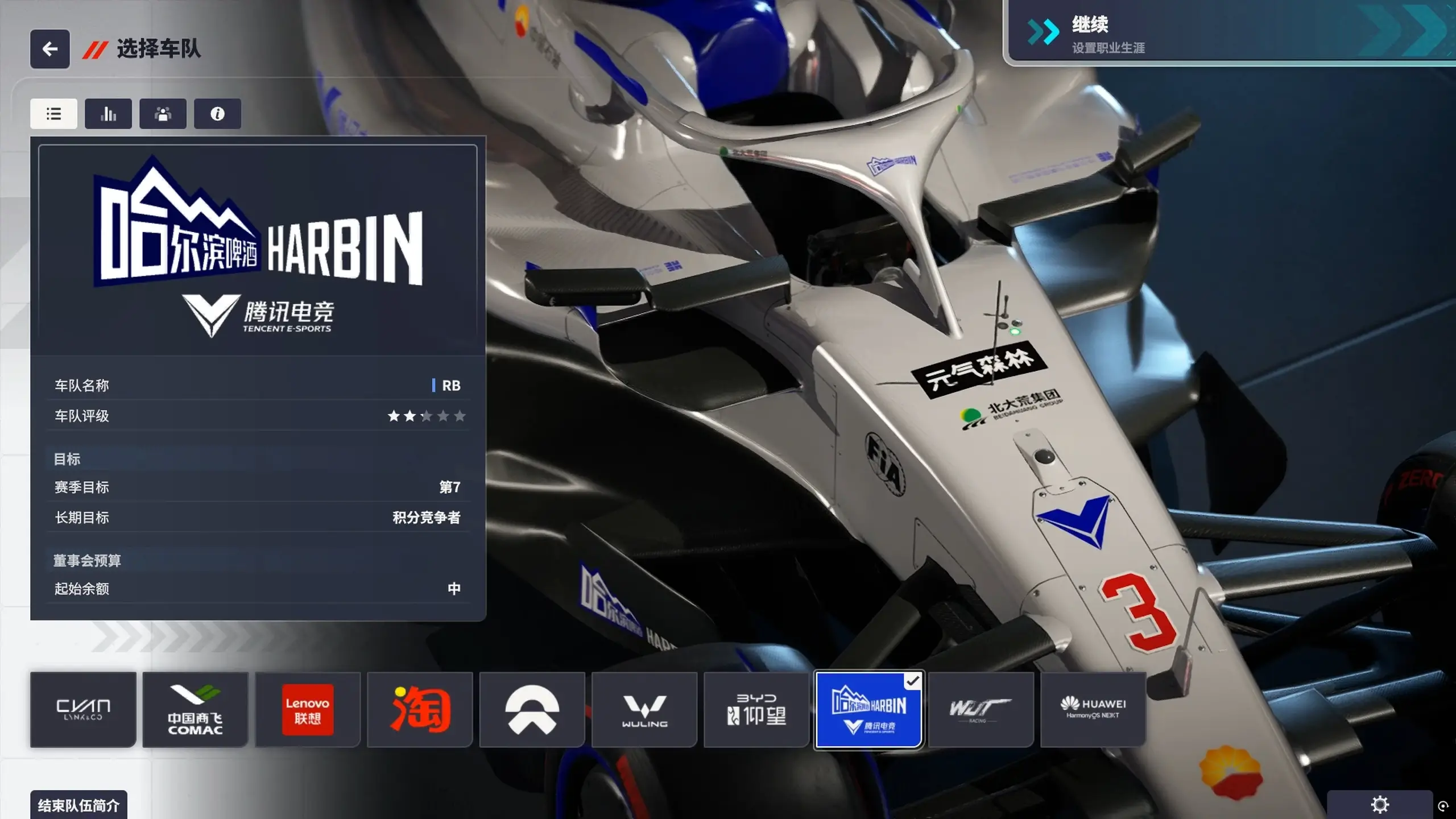The width and height of the screenshot is (1456, 819).
Task: Open the bar chart statistics tab
Action: [108, 114]
